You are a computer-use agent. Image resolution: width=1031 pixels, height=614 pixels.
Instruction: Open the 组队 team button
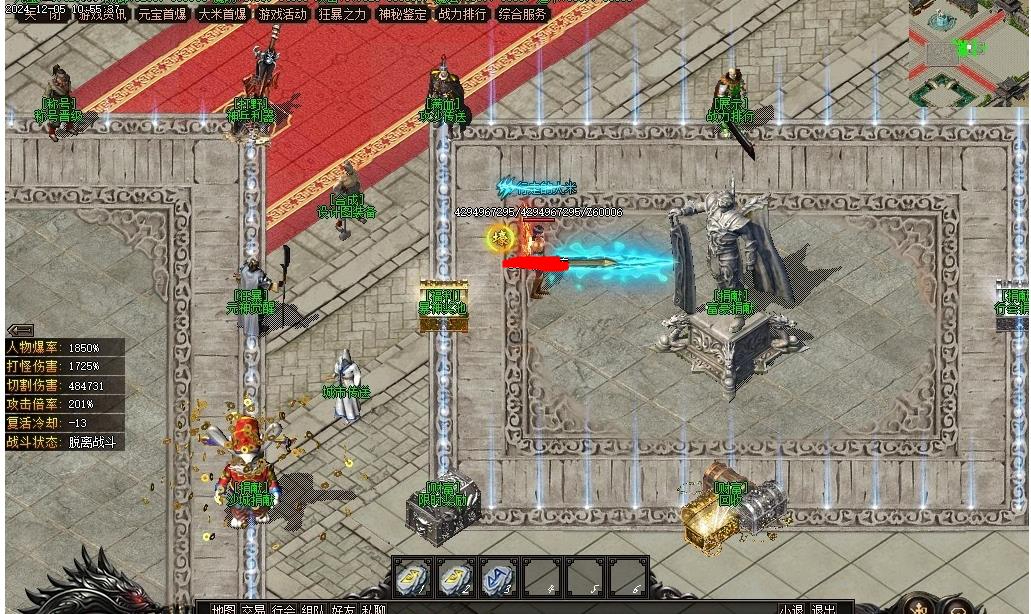[x=313, y=608]
